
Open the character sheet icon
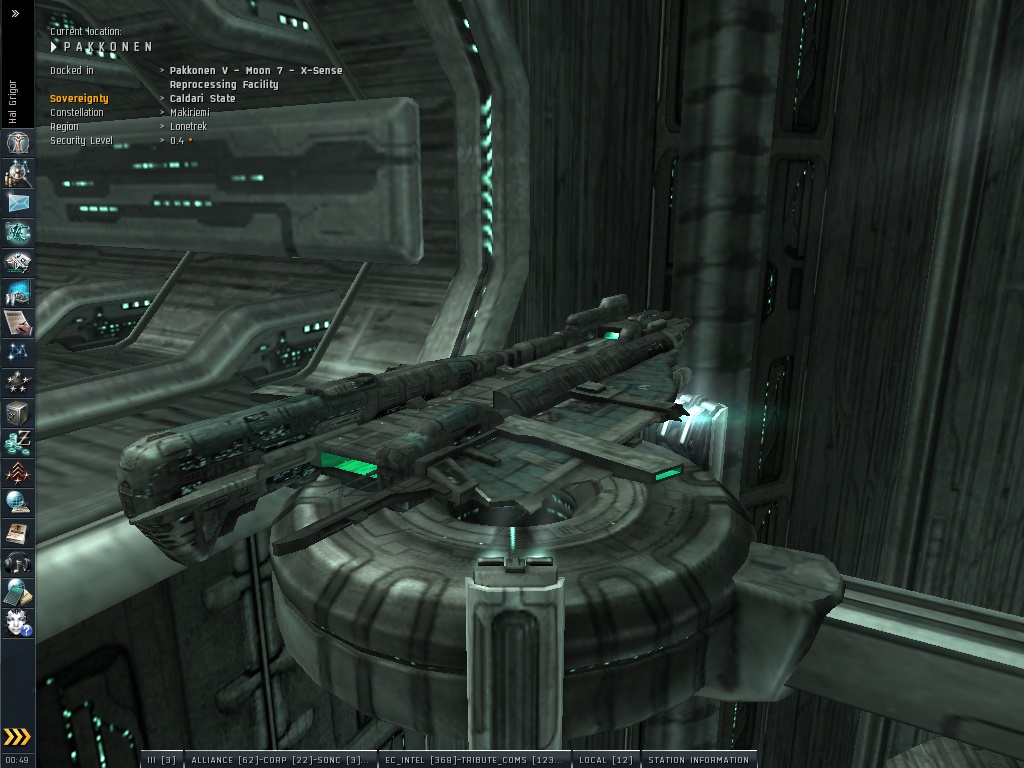tap(17, 143)
